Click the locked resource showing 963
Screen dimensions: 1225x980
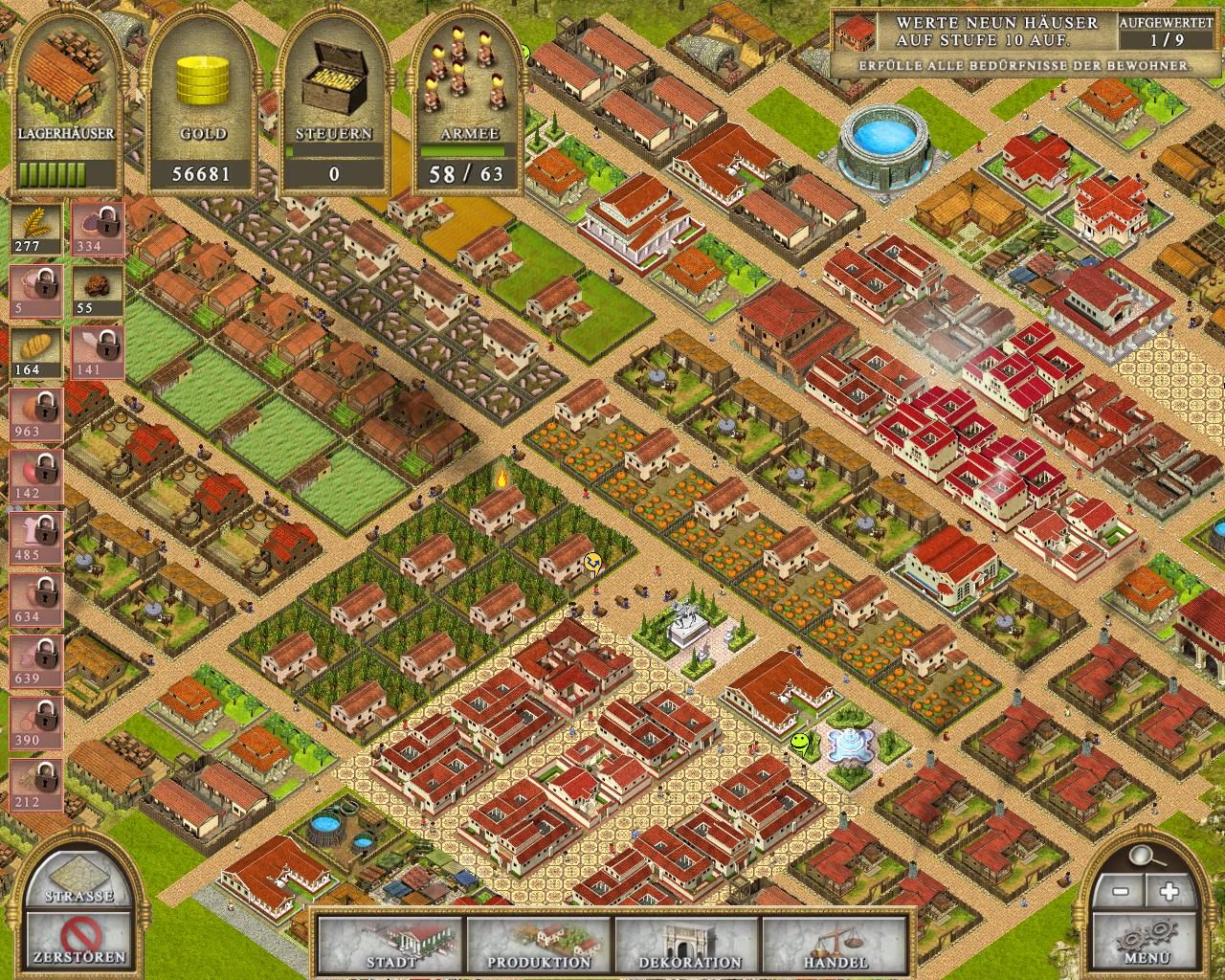[36, 413]
